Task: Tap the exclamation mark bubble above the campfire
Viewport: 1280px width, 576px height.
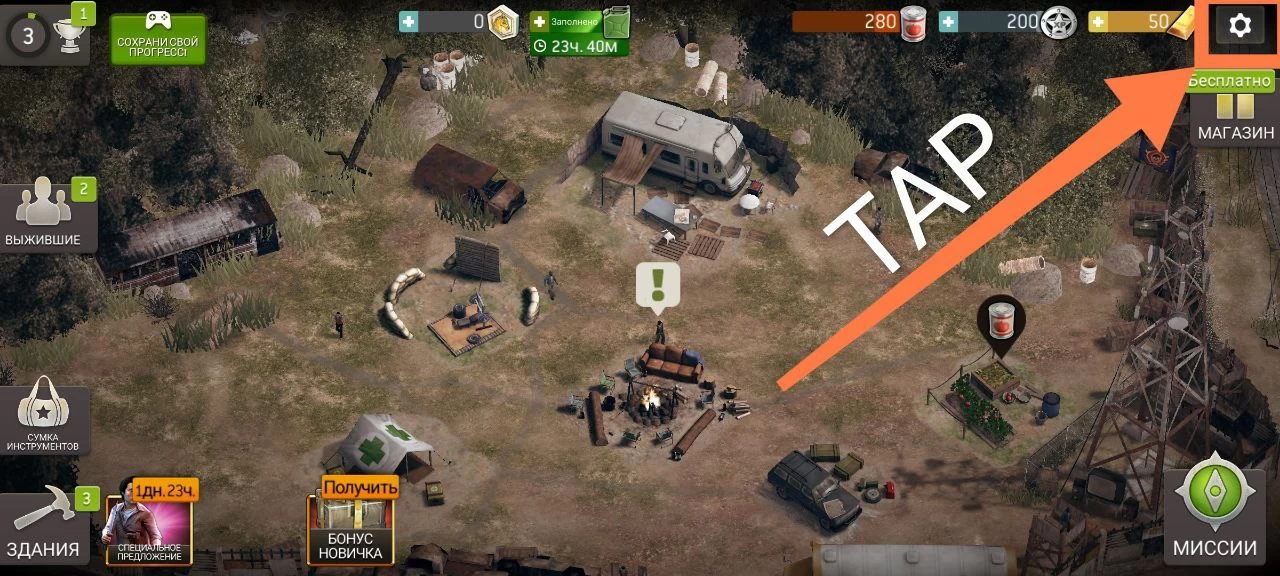Action: click(658, 285)
